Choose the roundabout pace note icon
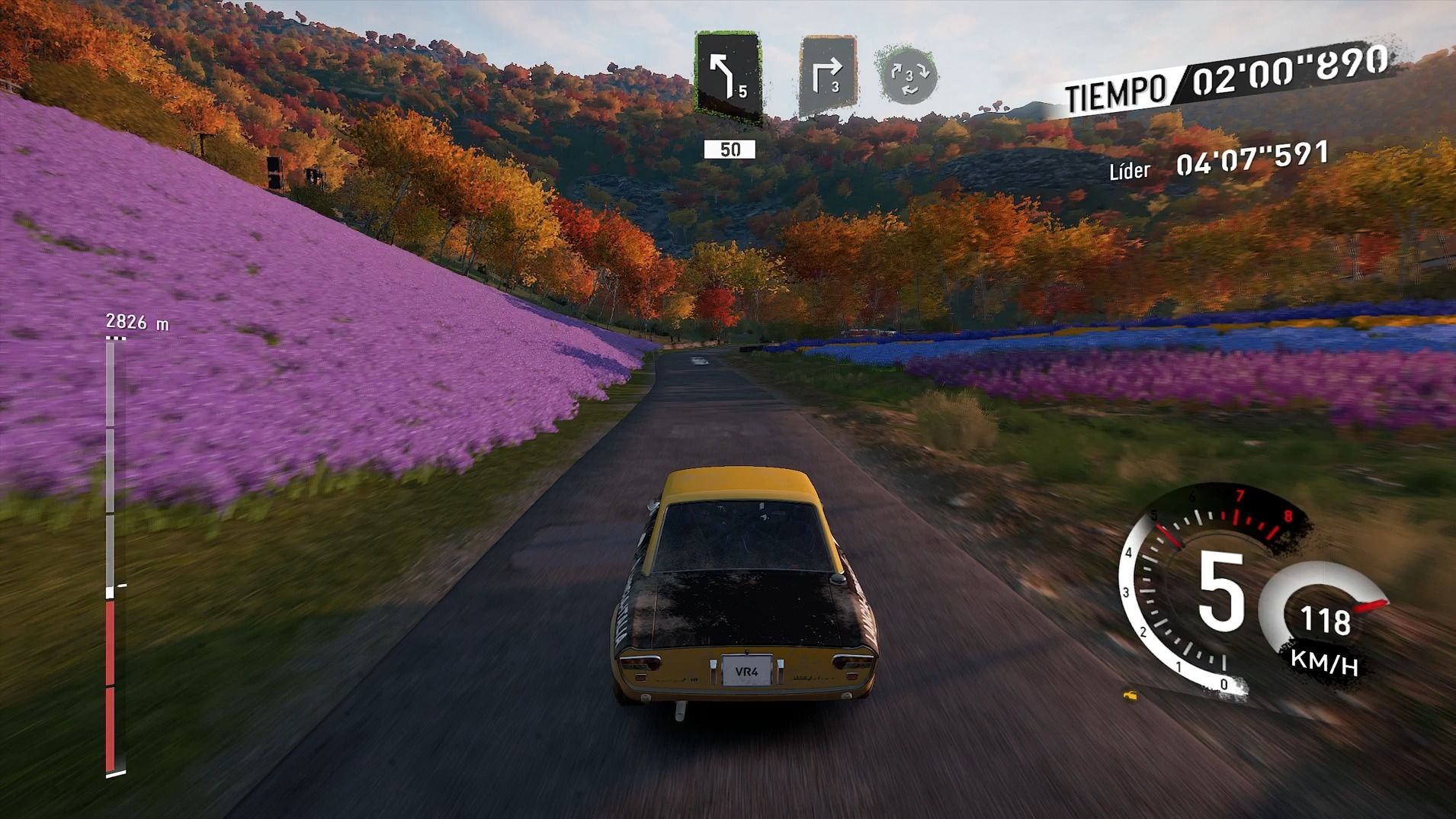Screen dimensions: 1456x819 pyautogui.click(x=906, y=75)
